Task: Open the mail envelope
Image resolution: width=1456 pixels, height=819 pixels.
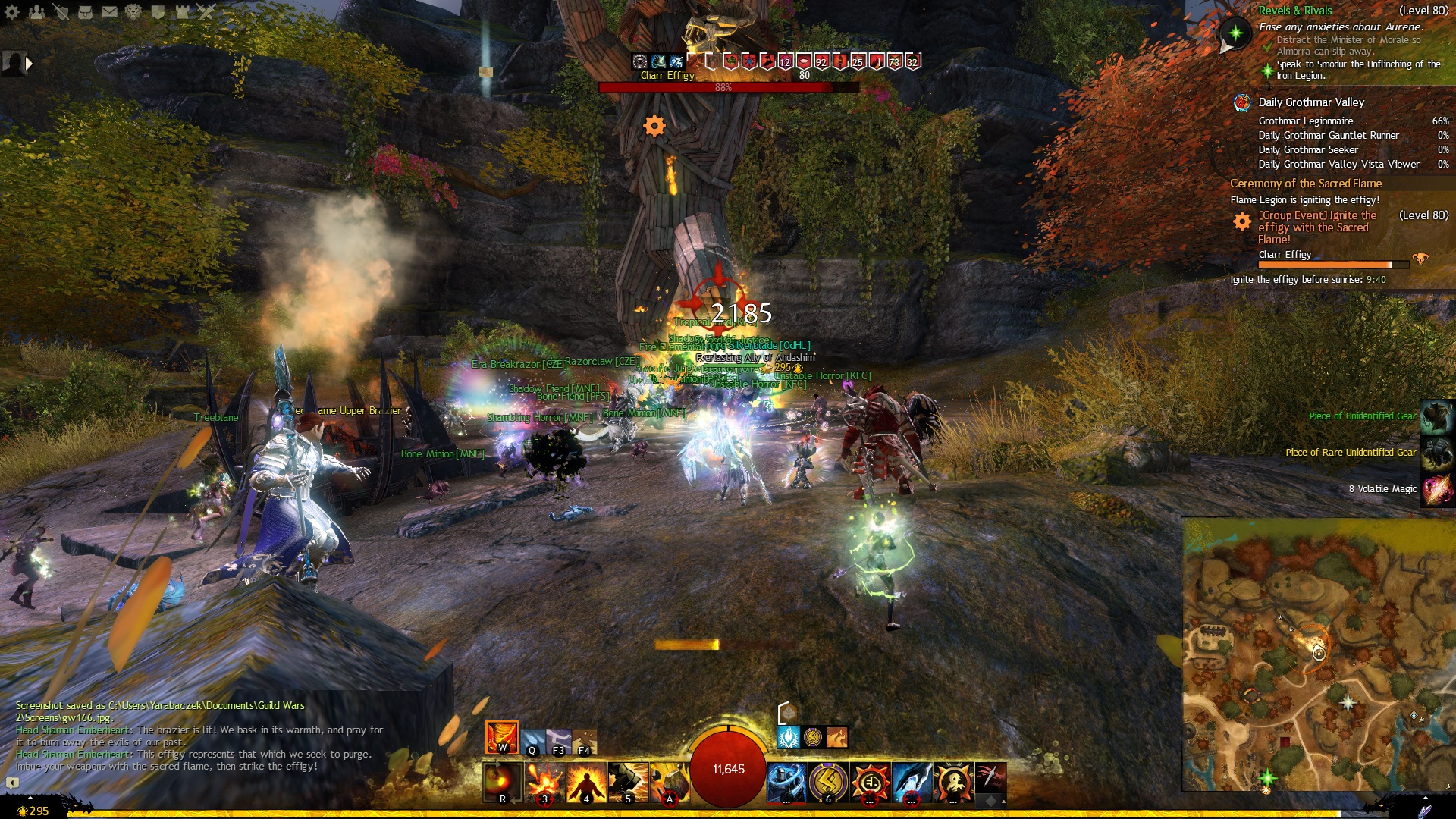Action: [x=109, y=11]
